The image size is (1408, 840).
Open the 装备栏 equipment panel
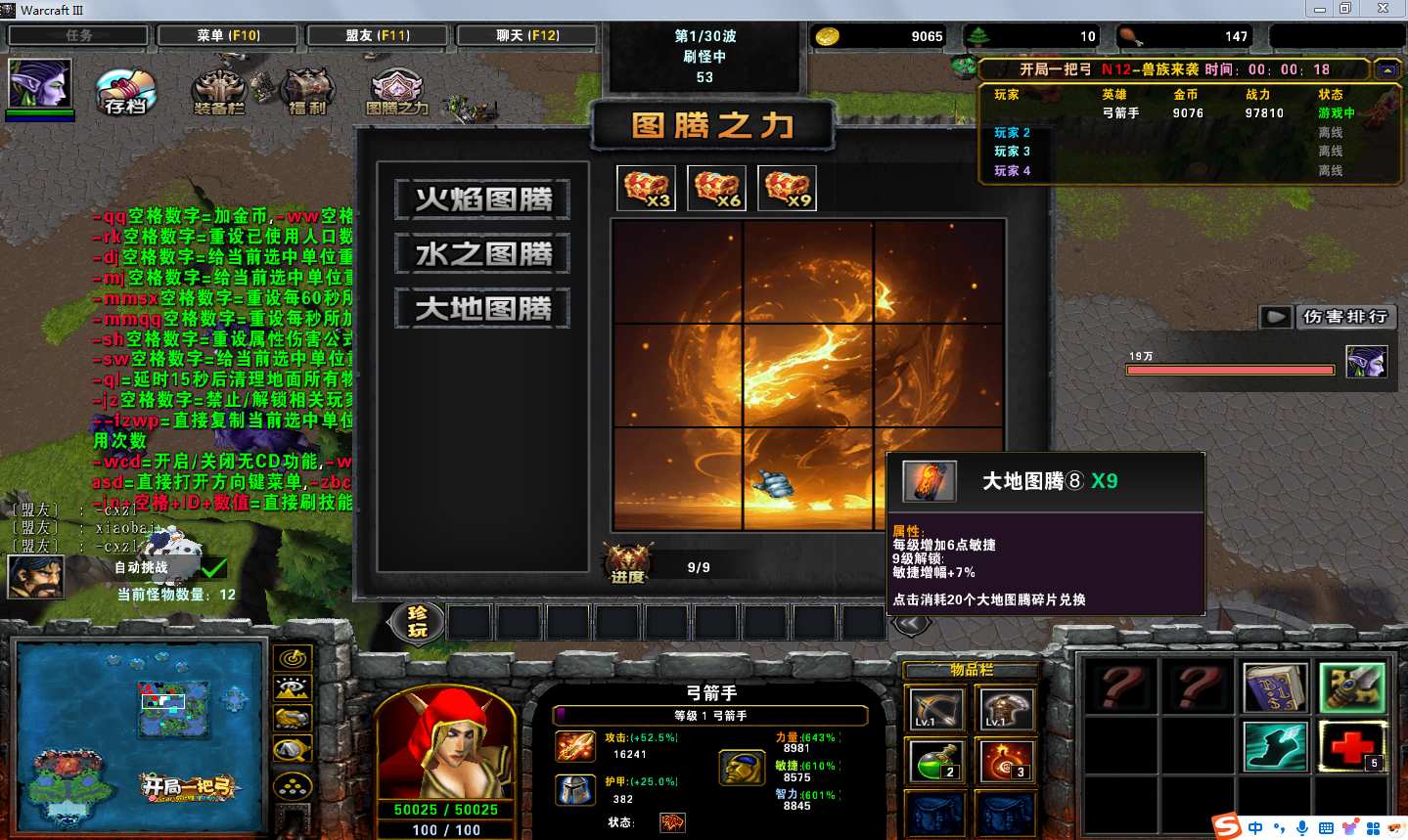pyautogui.click(x=219, y=93)
